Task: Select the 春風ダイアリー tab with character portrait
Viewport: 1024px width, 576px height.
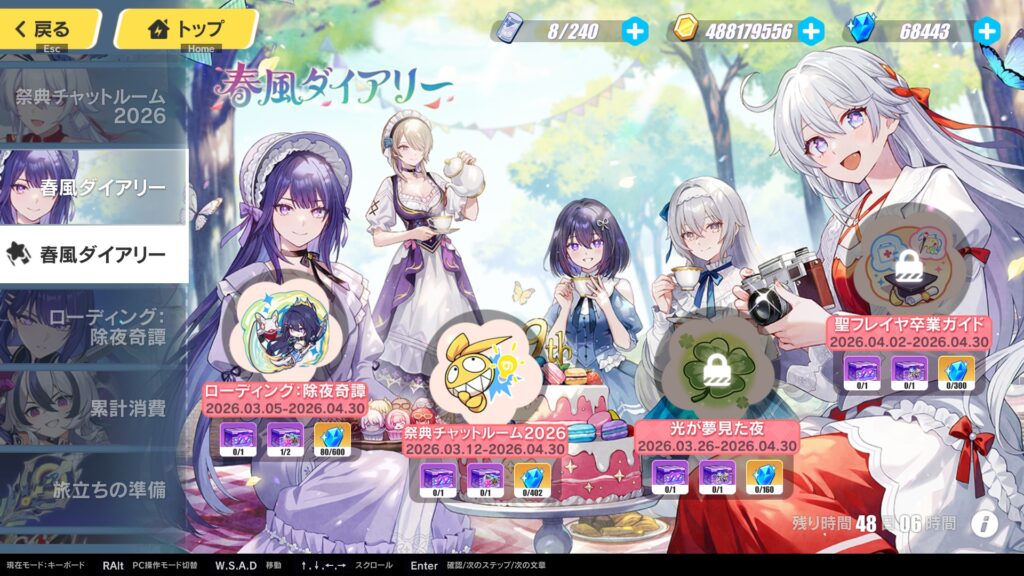Action: click(x=94, y=187)
